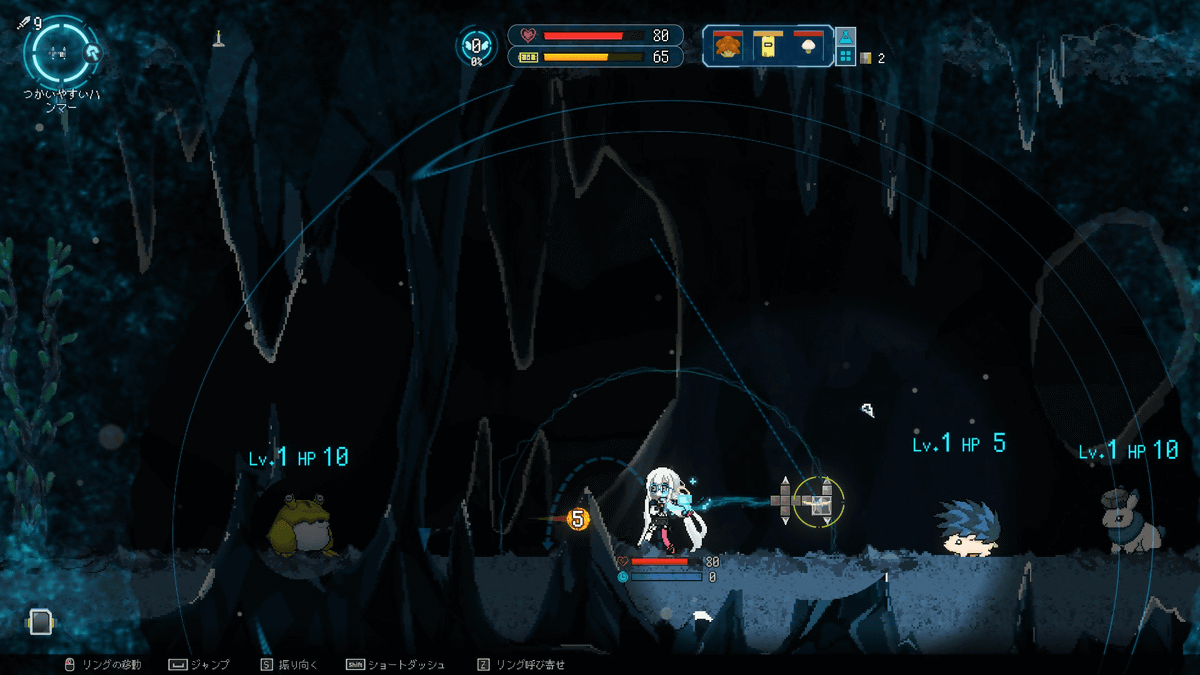Select the orange tree item slot
The width and height of the screenshot is (1200, 675).
(x=727, y=46)
